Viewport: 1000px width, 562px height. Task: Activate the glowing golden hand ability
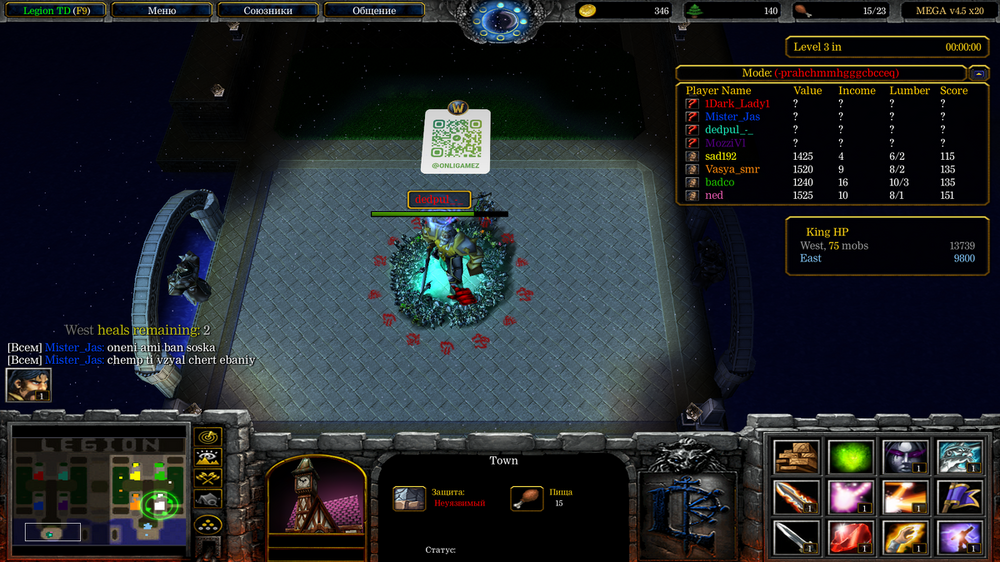(905, 536)
